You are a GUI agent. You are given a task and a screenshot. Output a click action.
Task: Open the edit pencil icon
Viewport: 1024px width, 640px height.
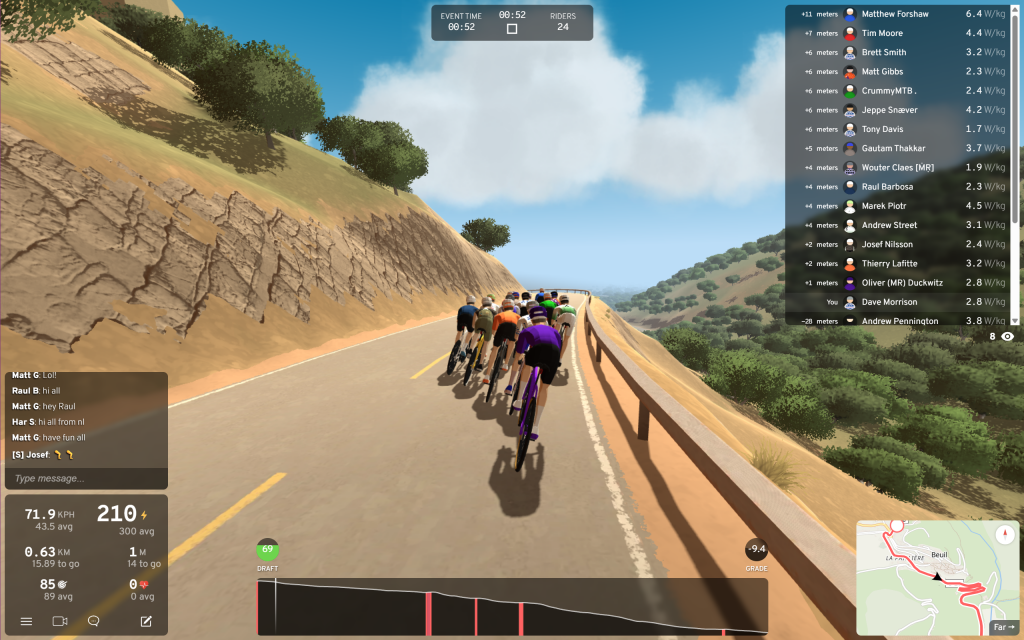pos(146,621)
